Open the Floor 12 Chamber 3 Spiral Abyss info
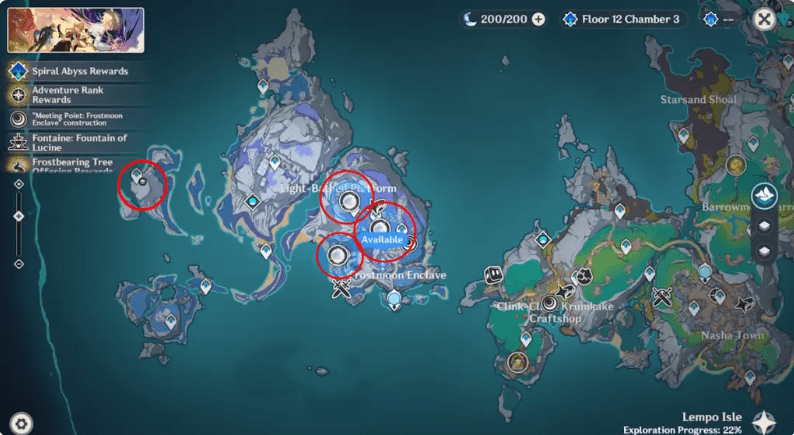 619,19
